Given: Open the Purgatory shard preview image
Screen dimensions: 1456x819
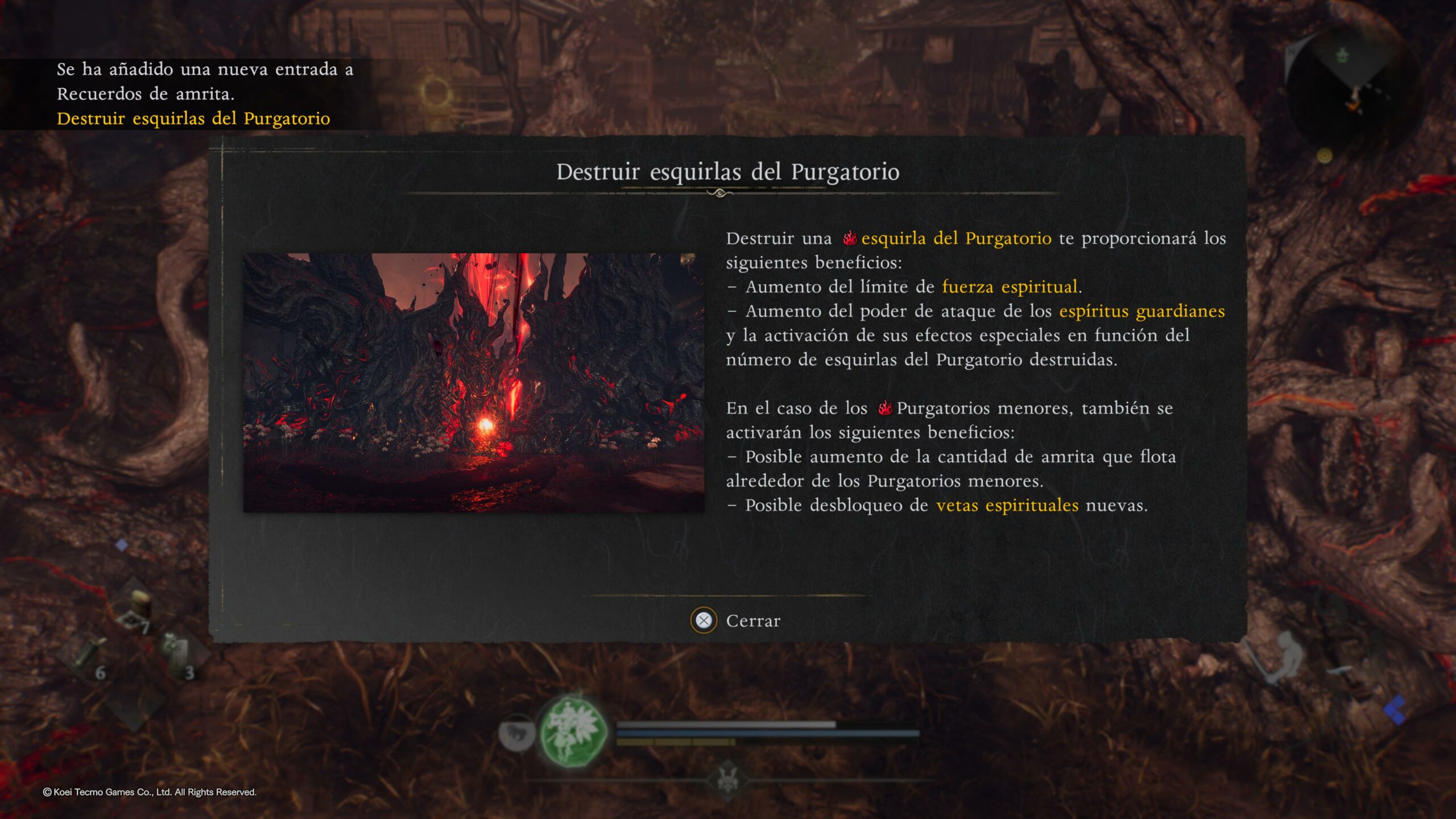Looking at the screenshot, I should coord(473,382).
